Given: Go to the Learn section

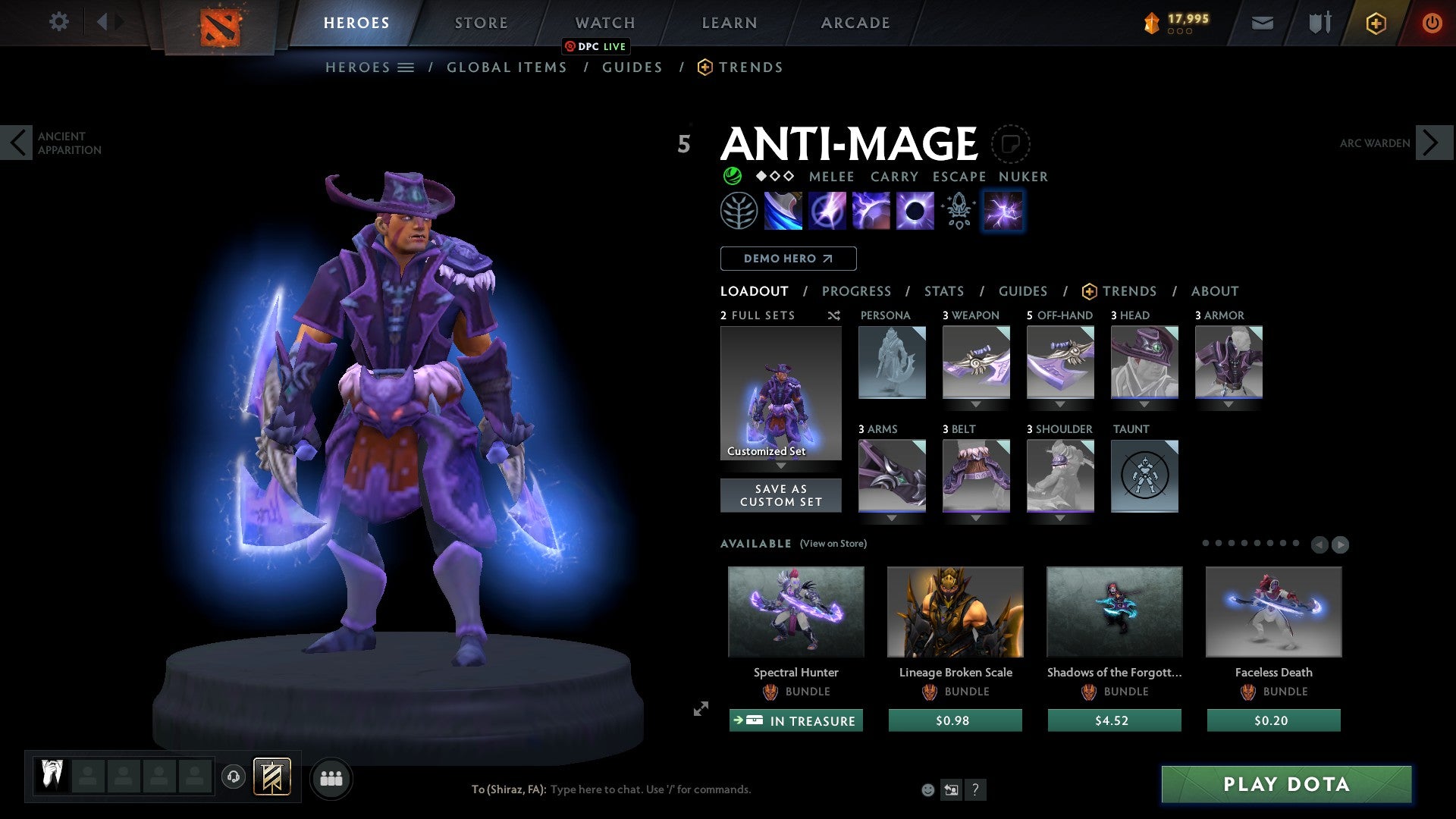Looking at the screenshot, I should (729, 23).
